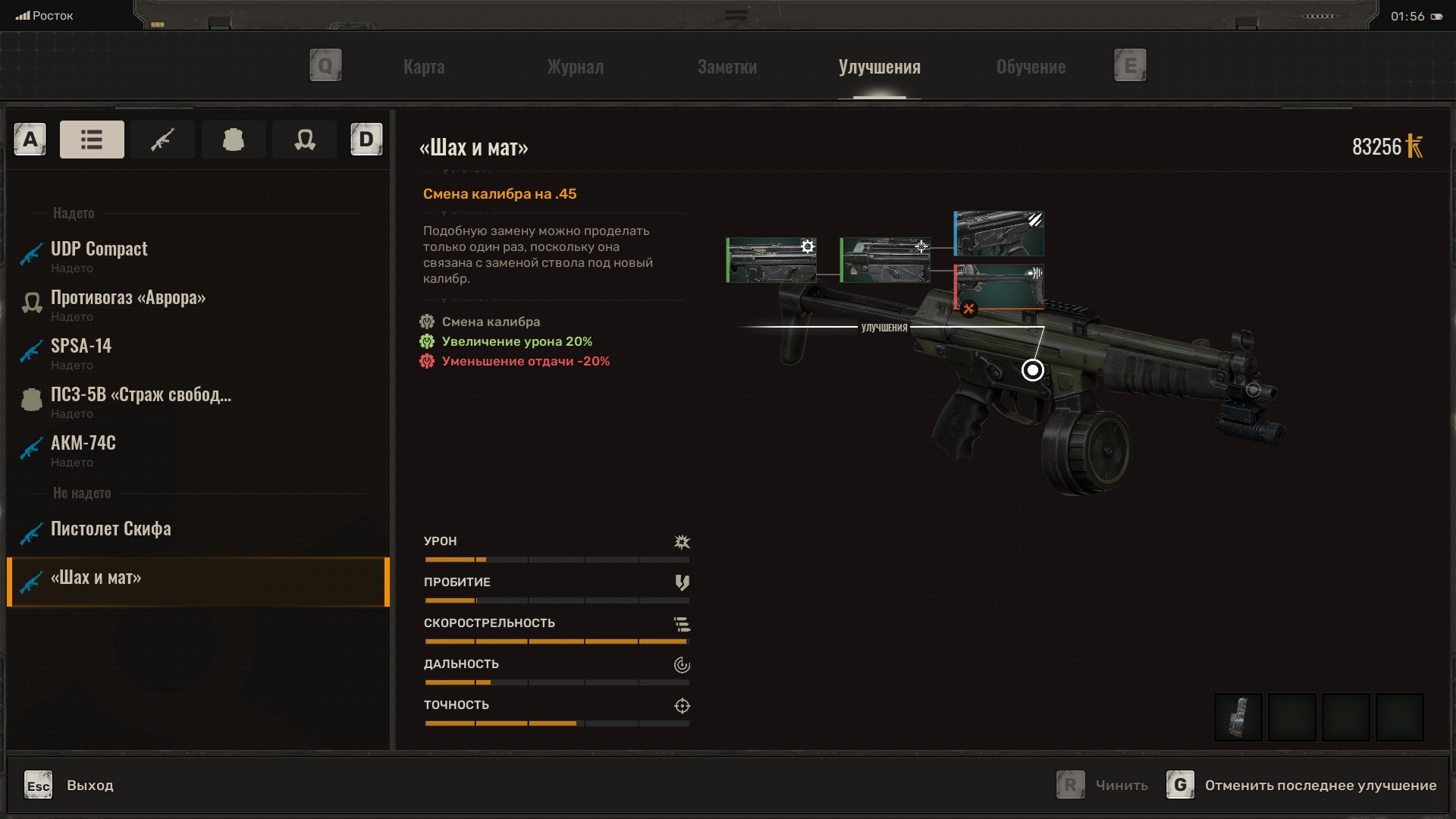Click Отменить последнее улучшение
Screen dimensions: 1456x819
pyautogui.click(x=1319, y=786)
